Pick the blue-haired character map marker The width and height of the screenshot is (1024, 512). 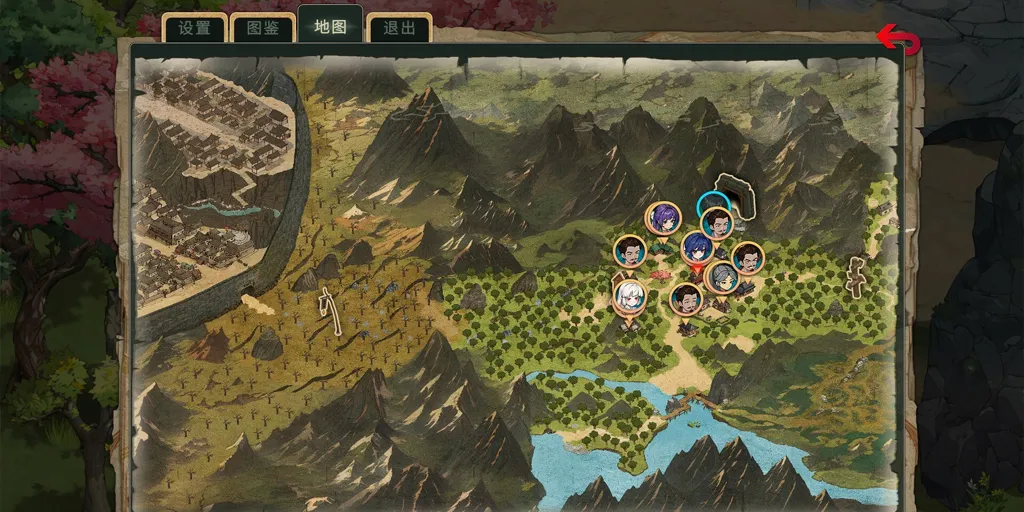point(697,247)
